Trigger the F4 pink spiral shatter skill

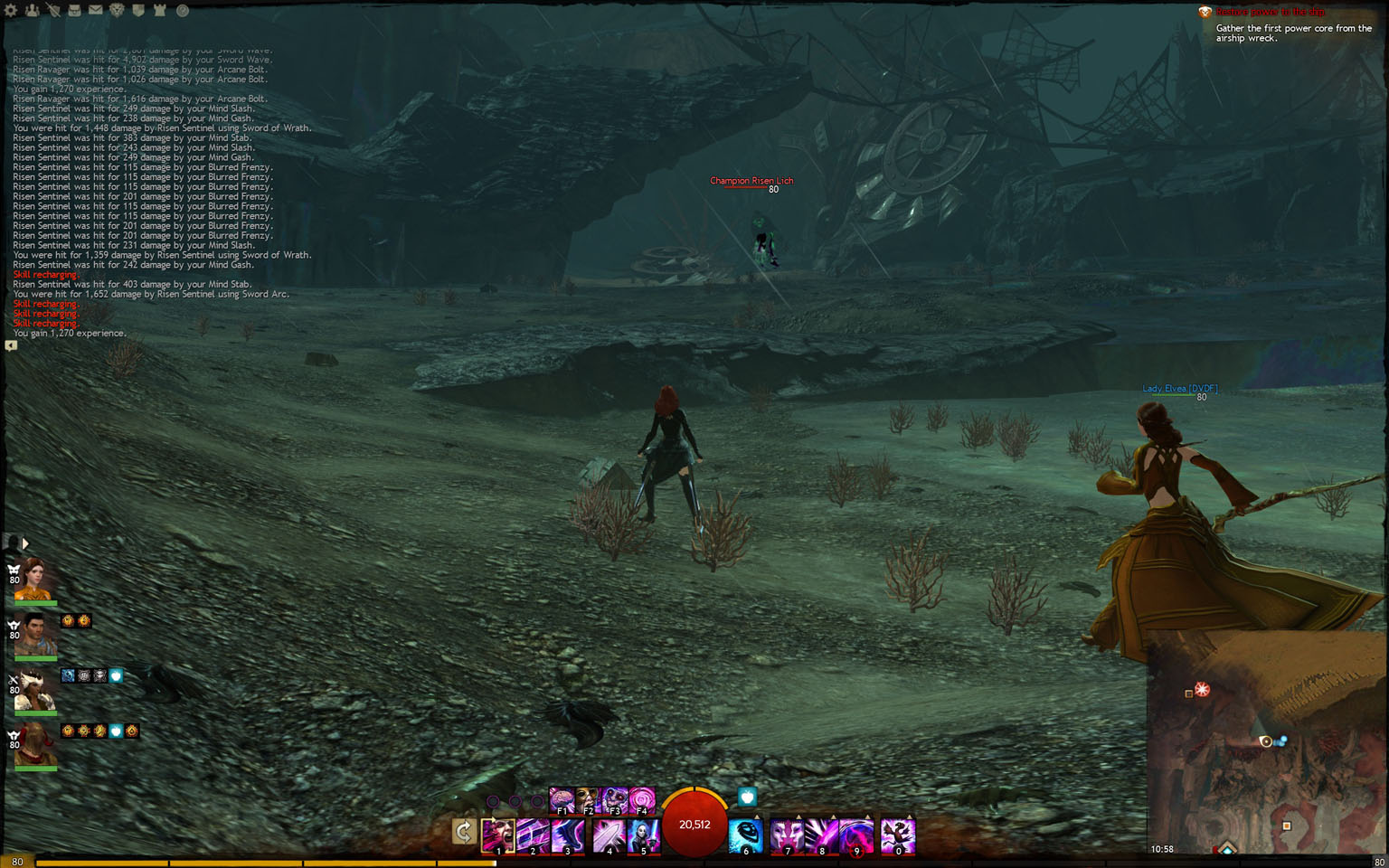641,800
